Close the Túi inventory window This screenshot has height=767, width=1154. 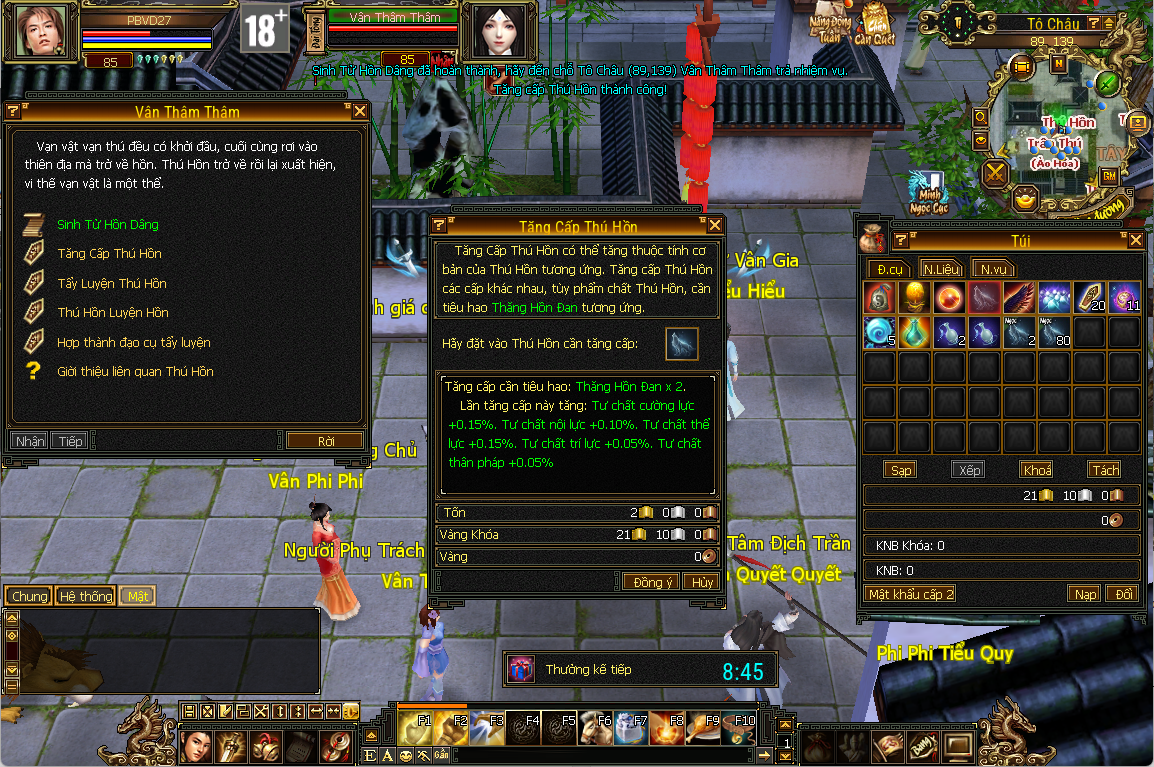coord(1135,240)
